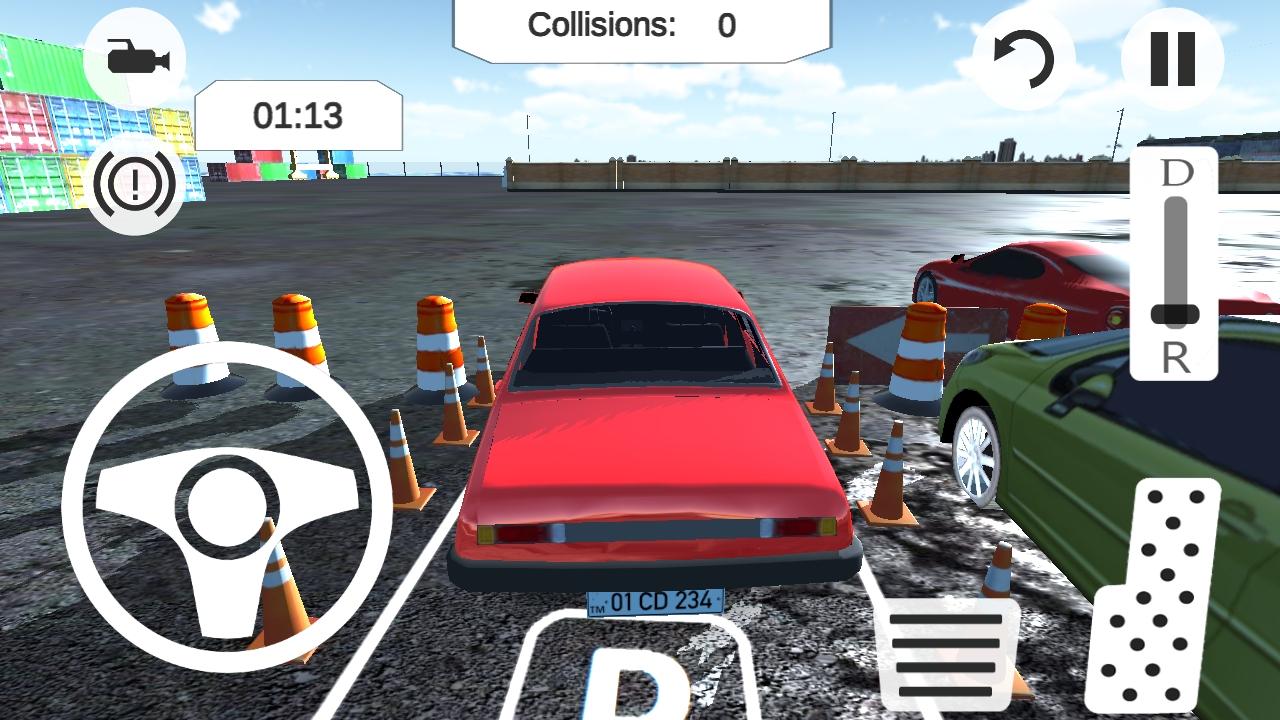Click the gear shifter slider handle

pyautogui.click(x=1175, y=314)
